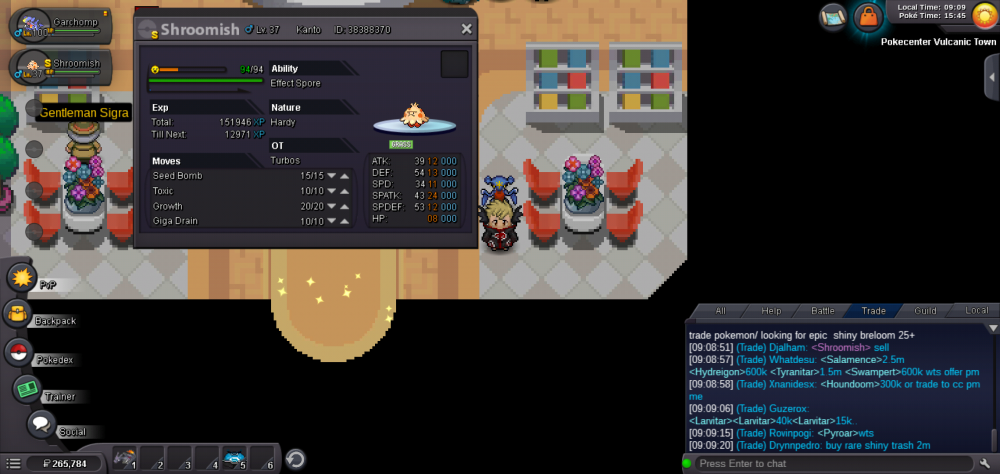Open the PvP menu
This screenshot has height=474, width=1000.
tap(22, 278)
